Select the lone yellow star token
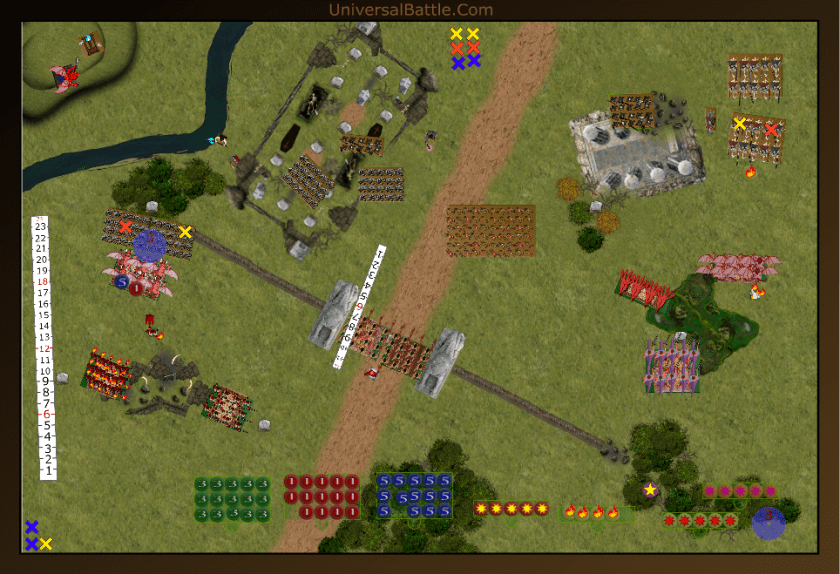This screenshot has width=840, height=574. (x=650, y=489)
